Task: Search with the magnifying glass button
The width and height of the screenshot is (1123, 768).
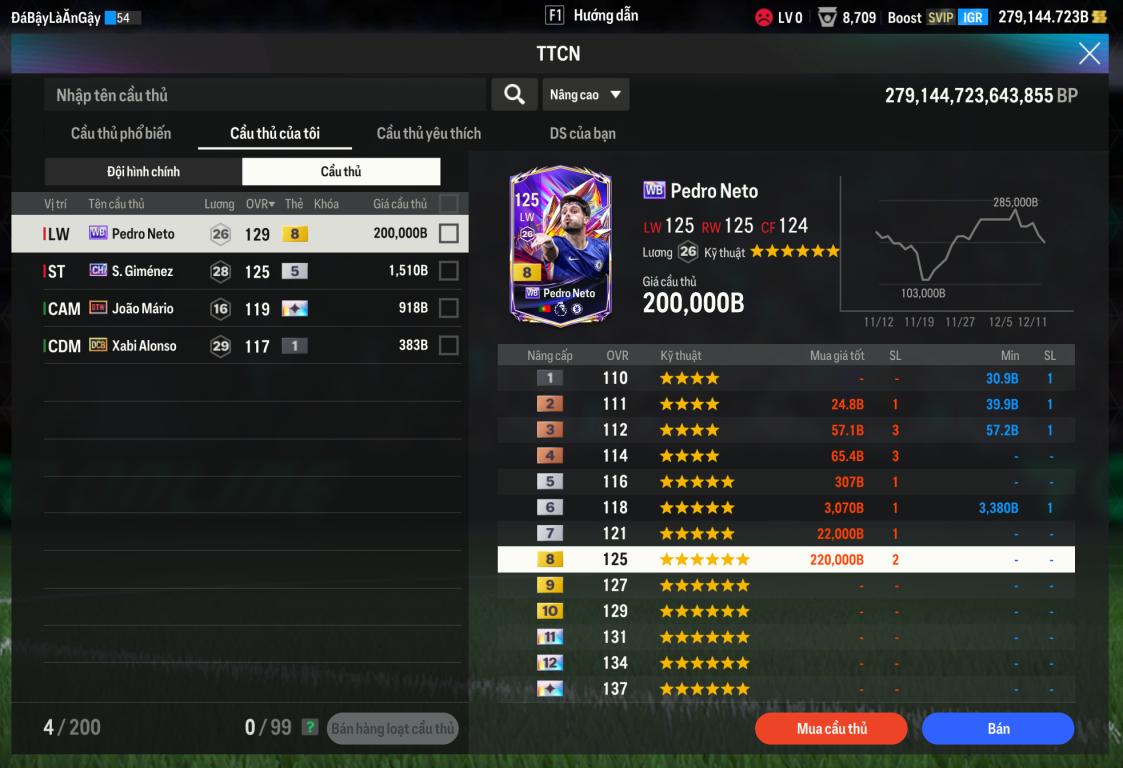Action: point(514,94)
